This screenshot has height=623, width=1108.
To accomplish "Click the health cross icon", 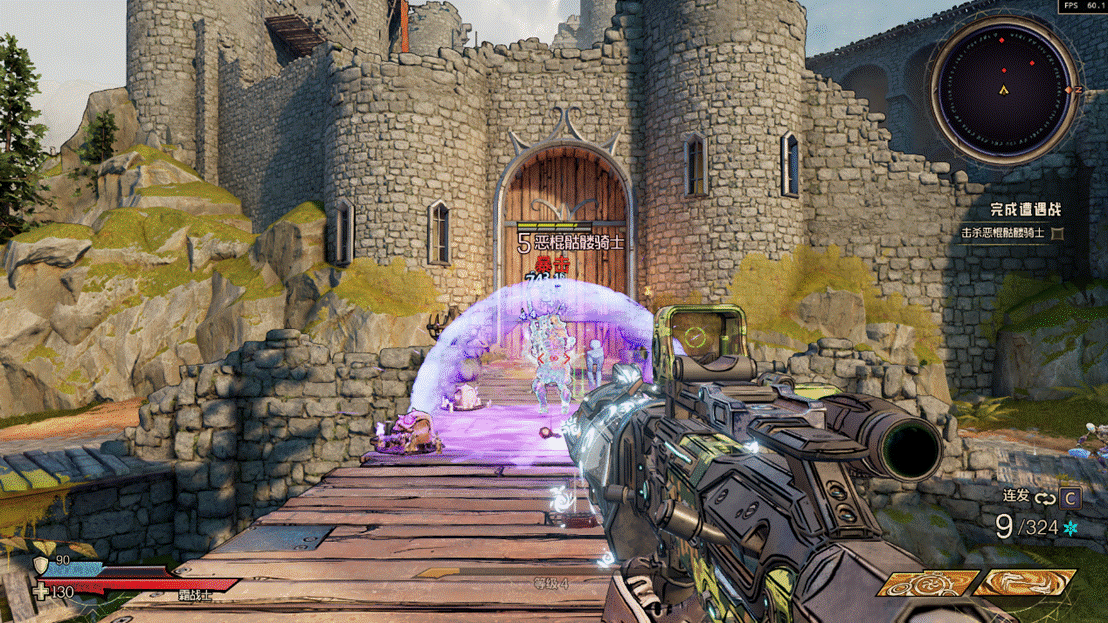I will pos(41,592).
